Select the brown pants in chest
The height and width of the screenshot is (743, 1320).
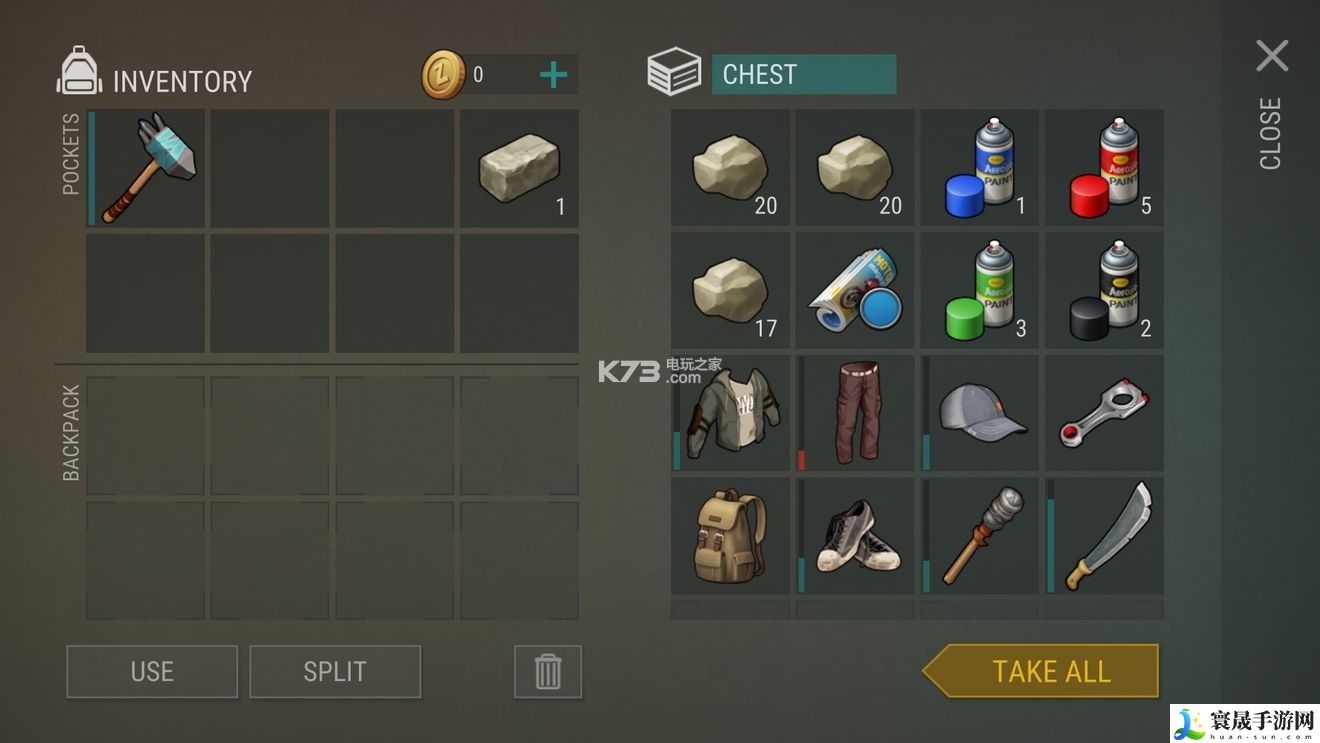click(856, 413)
